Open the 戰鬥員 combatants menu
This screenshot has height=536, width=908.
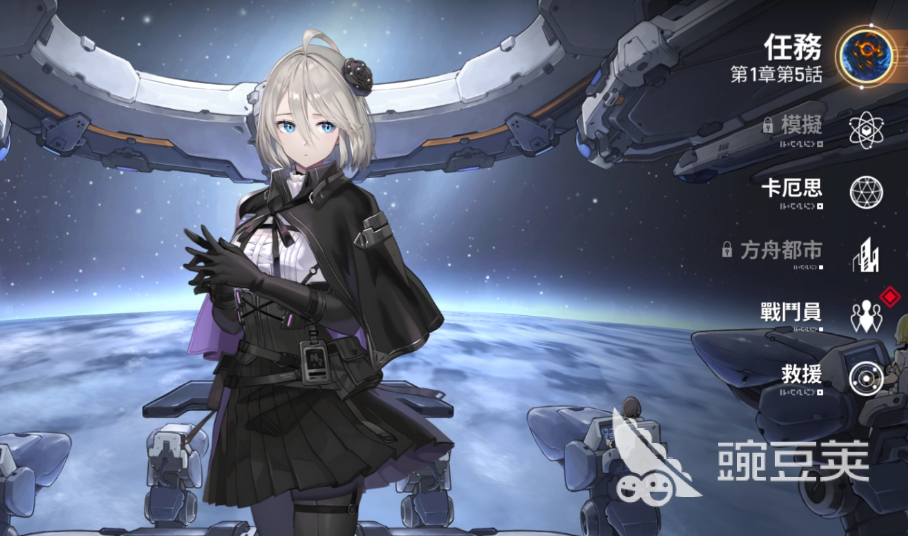point(864,314)
